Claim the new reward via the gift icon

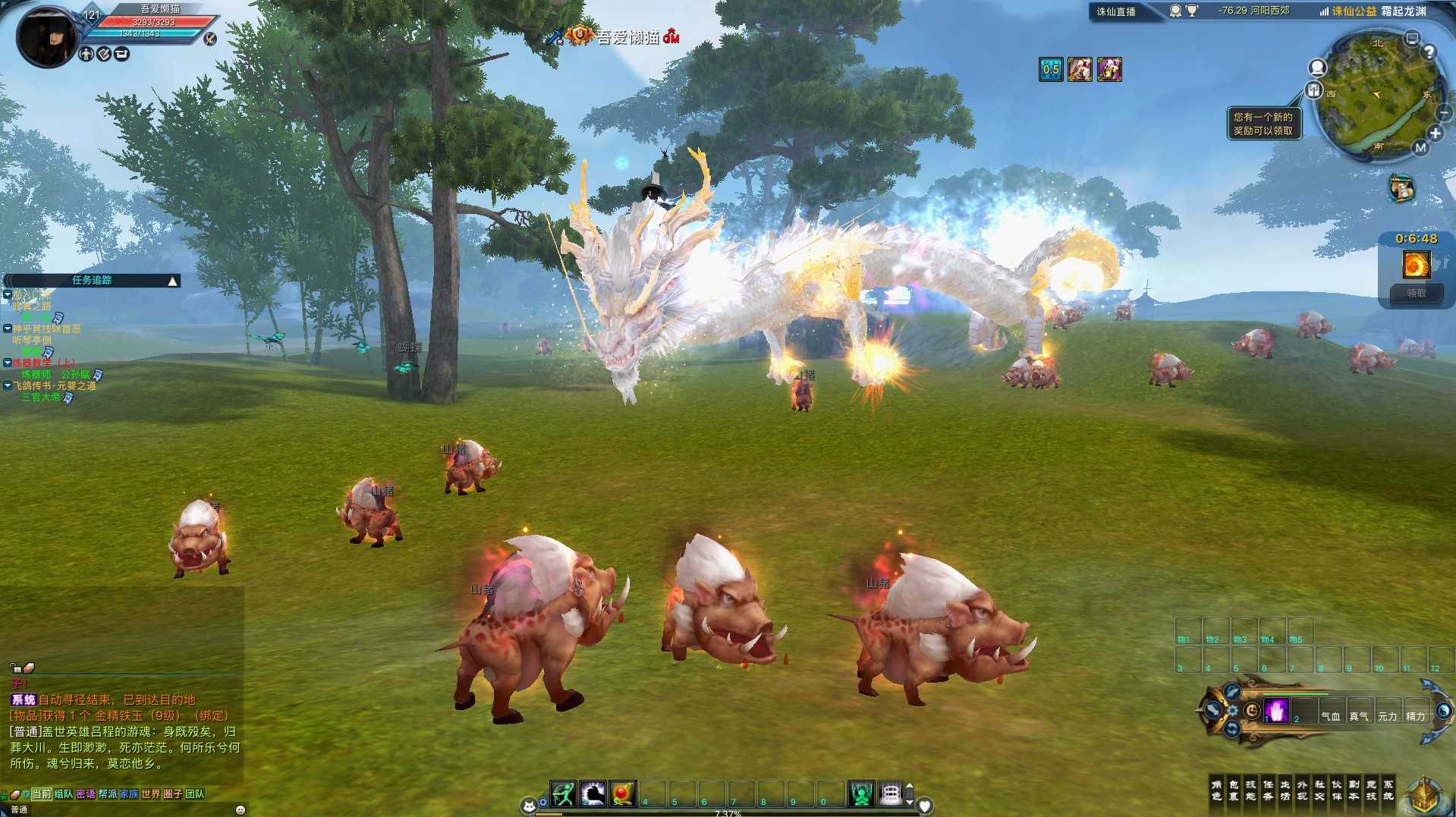[x=1314, y=91]
